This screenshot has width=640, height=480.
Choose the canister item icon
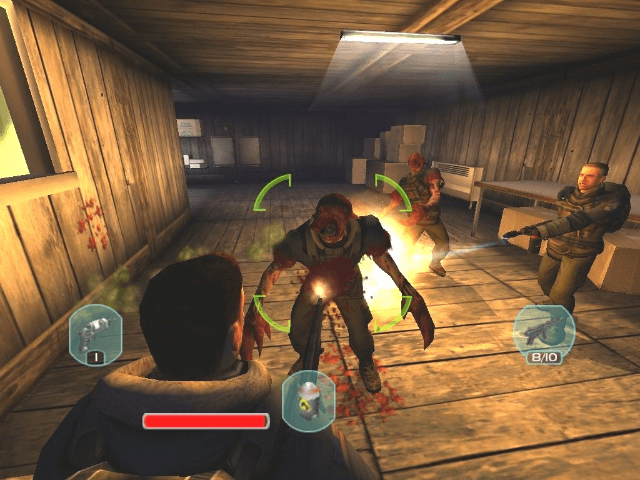click(x=308, y=400)
